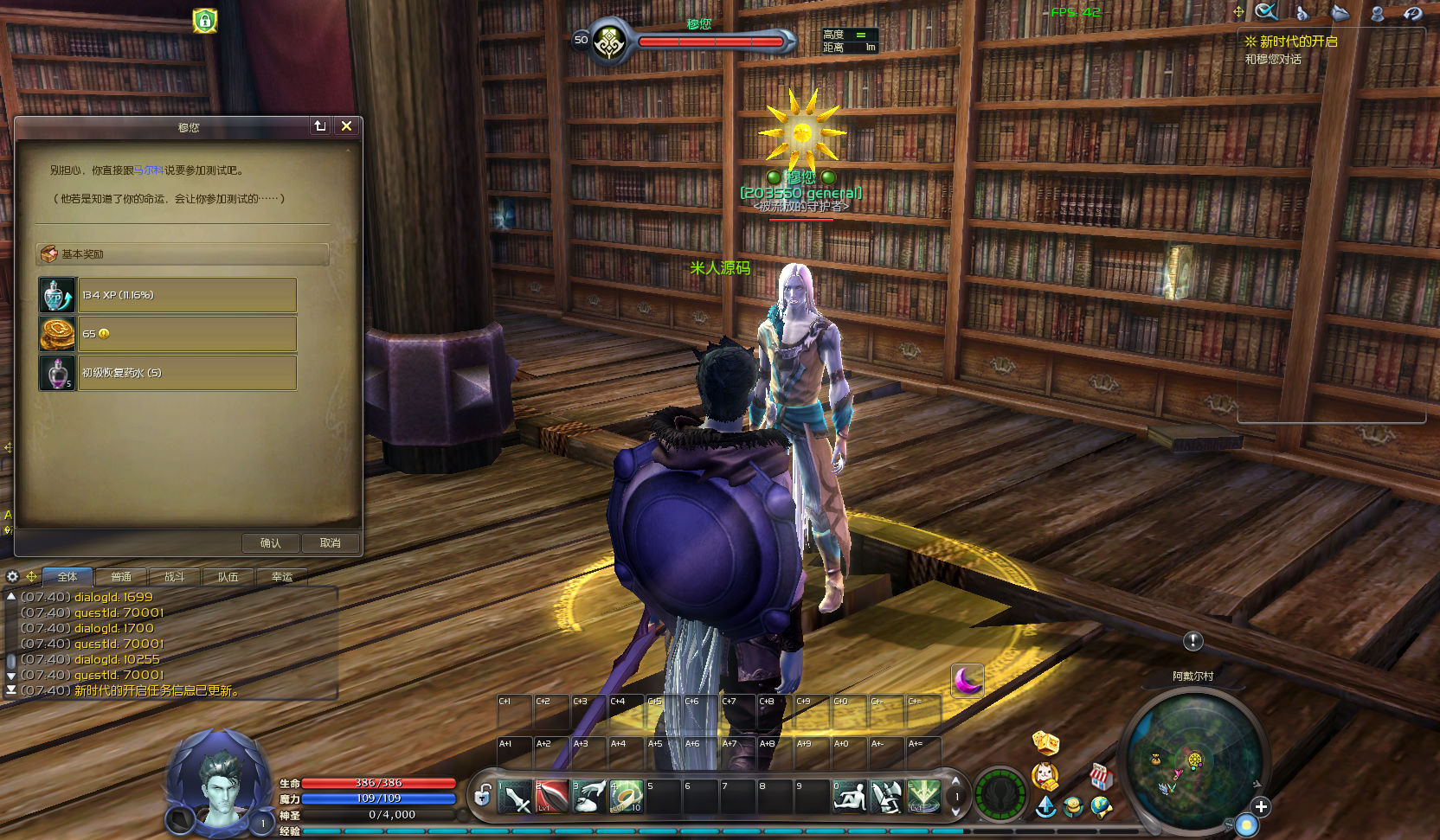Image resolution: width=1440 pixels, height=840 pixels.
Task: Click the gold dice icon
Action: 1045,742
